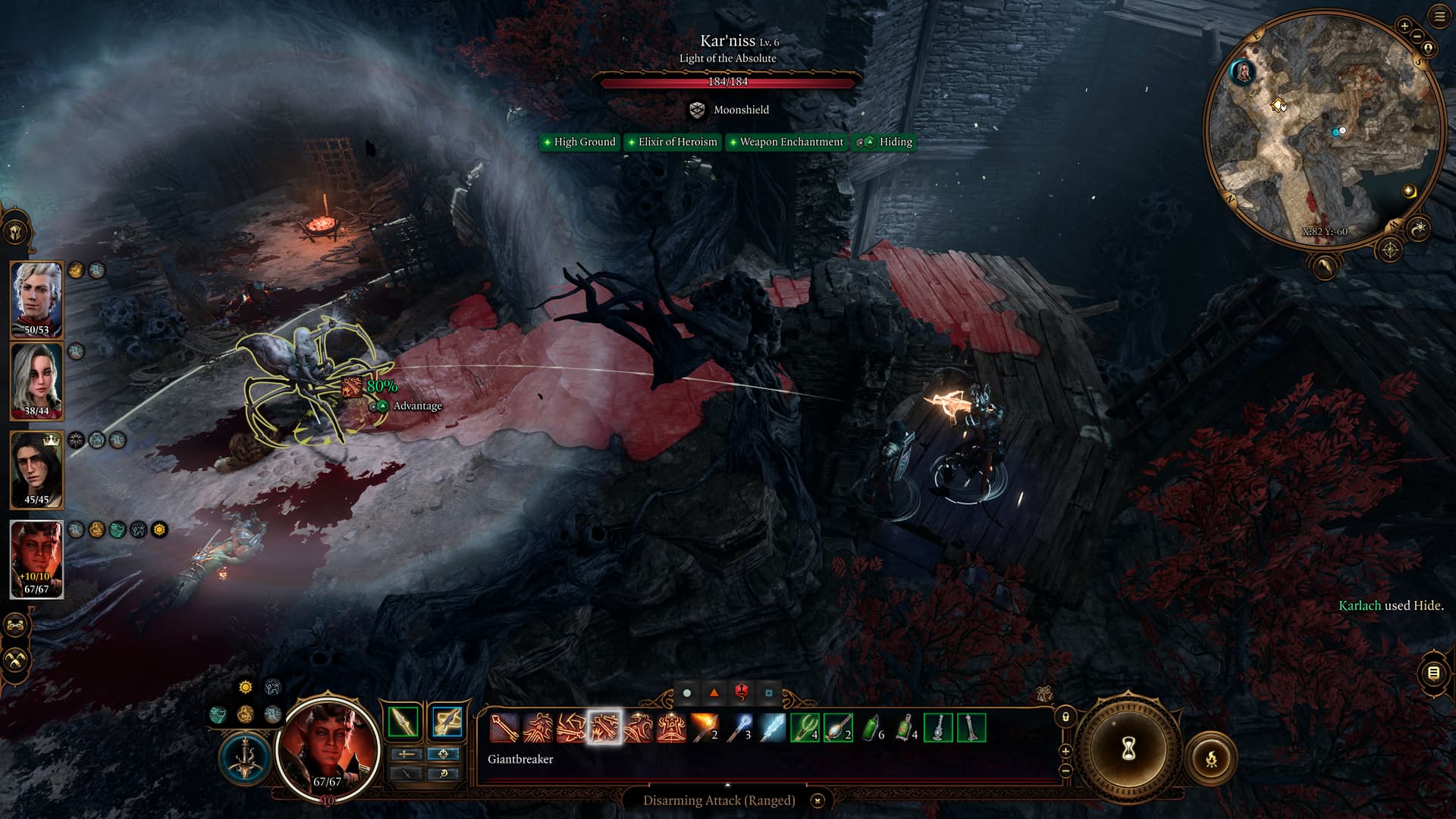The height and width of the screenshot is (819, 1456).
Task: Toggle the hotbar lock icon
Action: 1065,717
